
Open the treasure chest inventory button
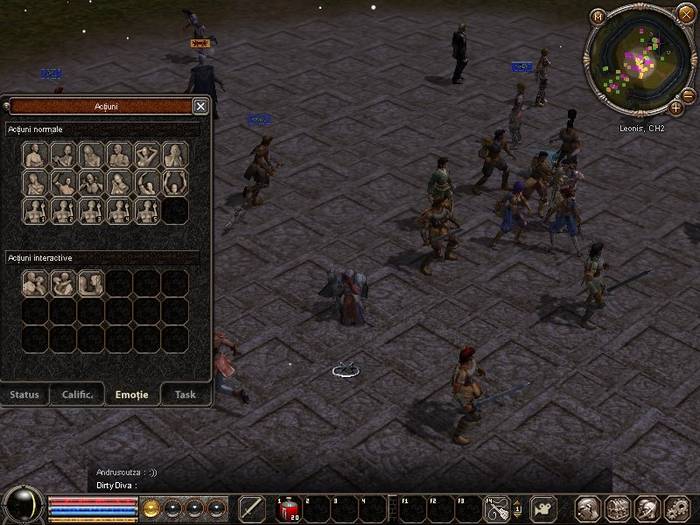617,509
